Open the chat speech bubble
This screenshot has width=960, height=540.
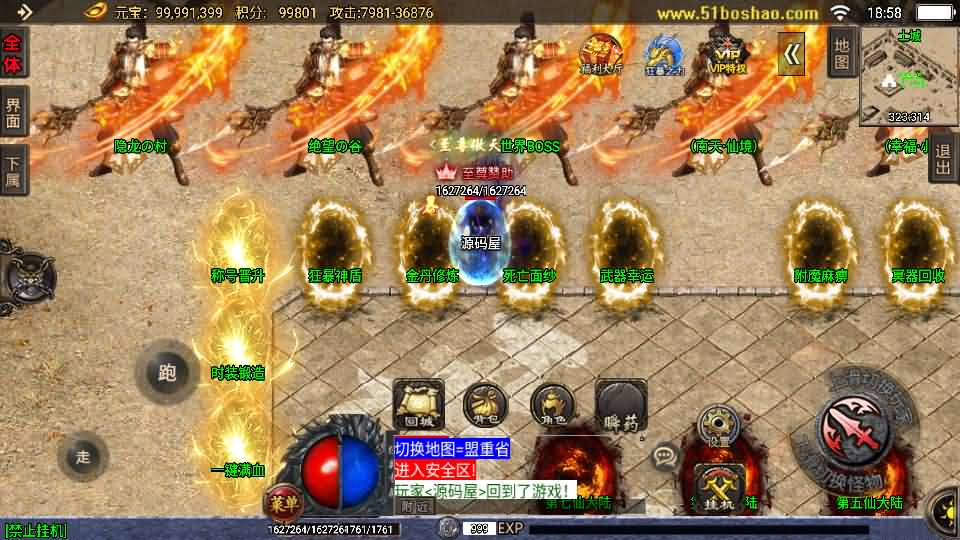[x=664, y=457]
